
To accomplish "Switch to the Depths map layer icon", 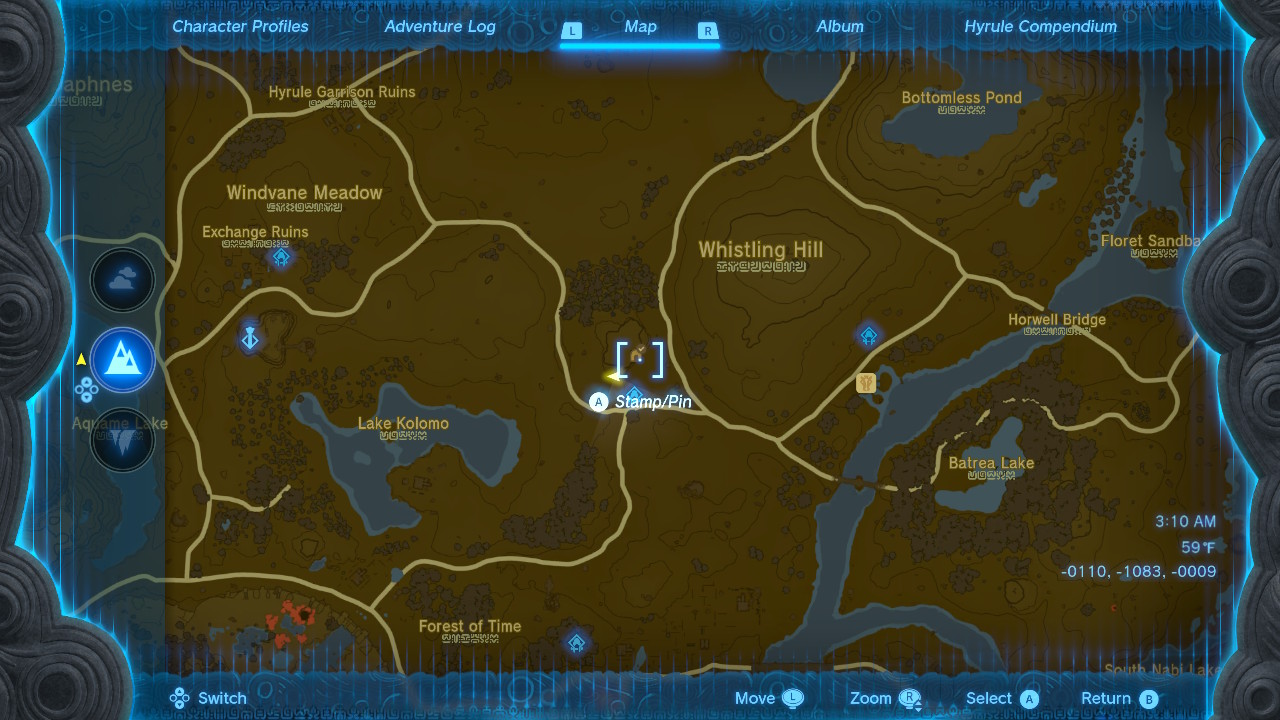I will tap(122, 439).
